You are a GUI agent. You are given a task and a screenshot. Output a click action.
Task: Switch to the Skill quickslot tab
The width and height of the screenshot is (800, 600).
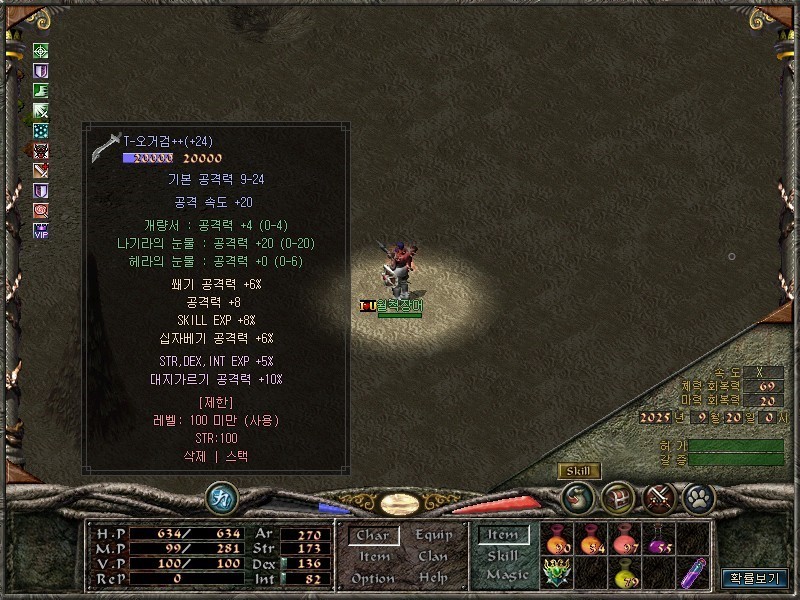503,556
